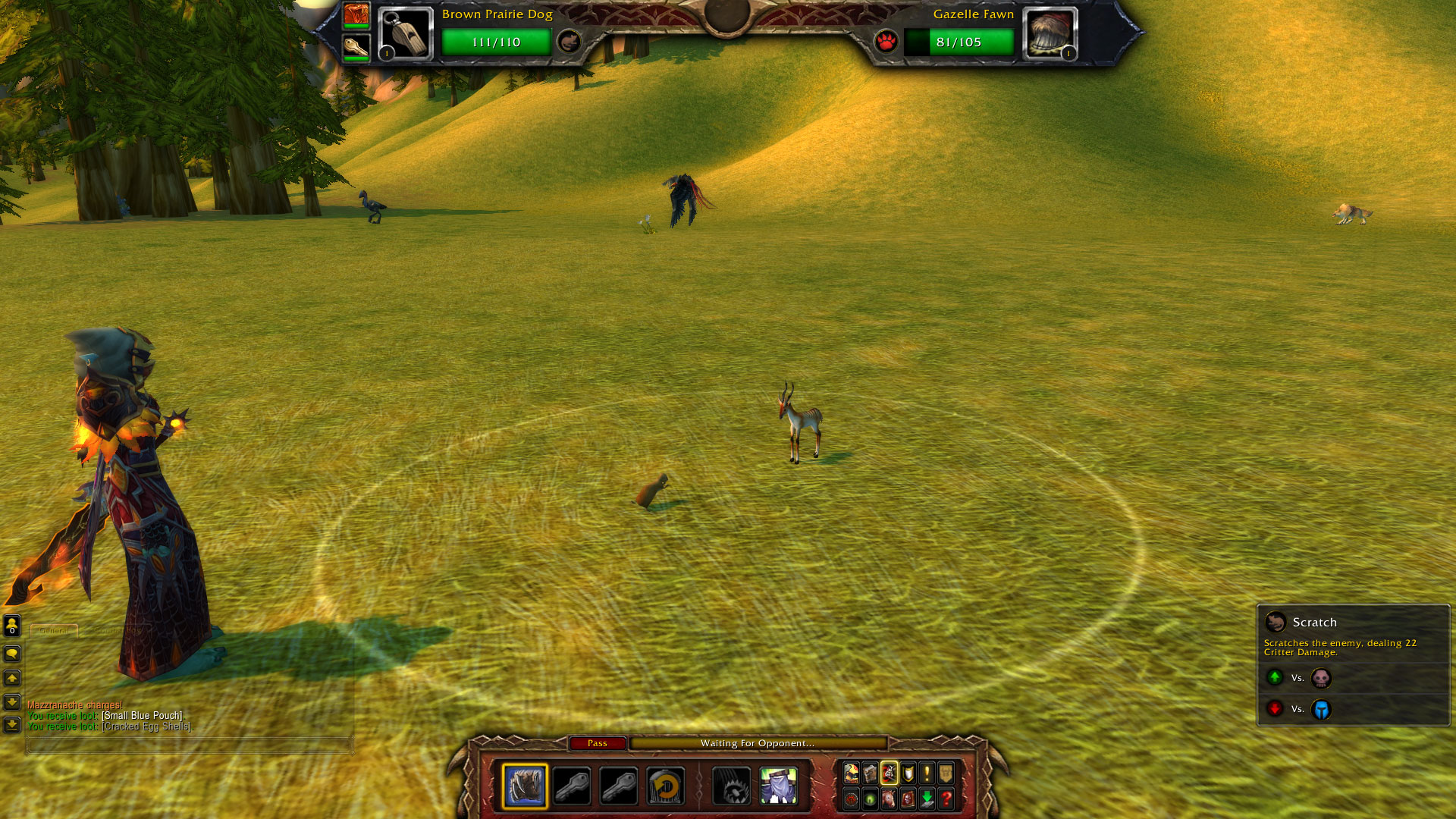Click the Gazelle Fawn enemy portrait
Viewport: 1456px width, 819px height.
[1050, 34]
